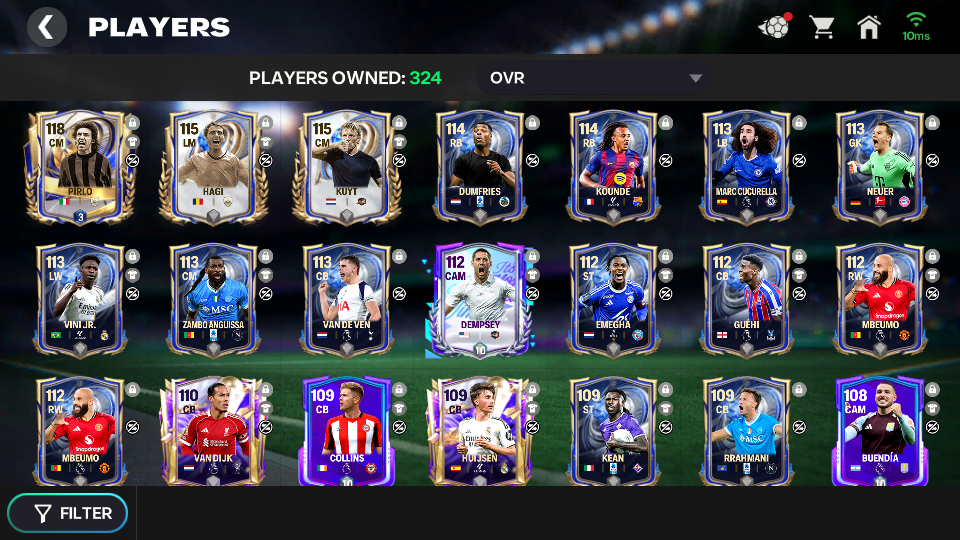The width and height of the screenshot is (960, 540).
Task: Open the Filter options
Action: coord(68,513)
